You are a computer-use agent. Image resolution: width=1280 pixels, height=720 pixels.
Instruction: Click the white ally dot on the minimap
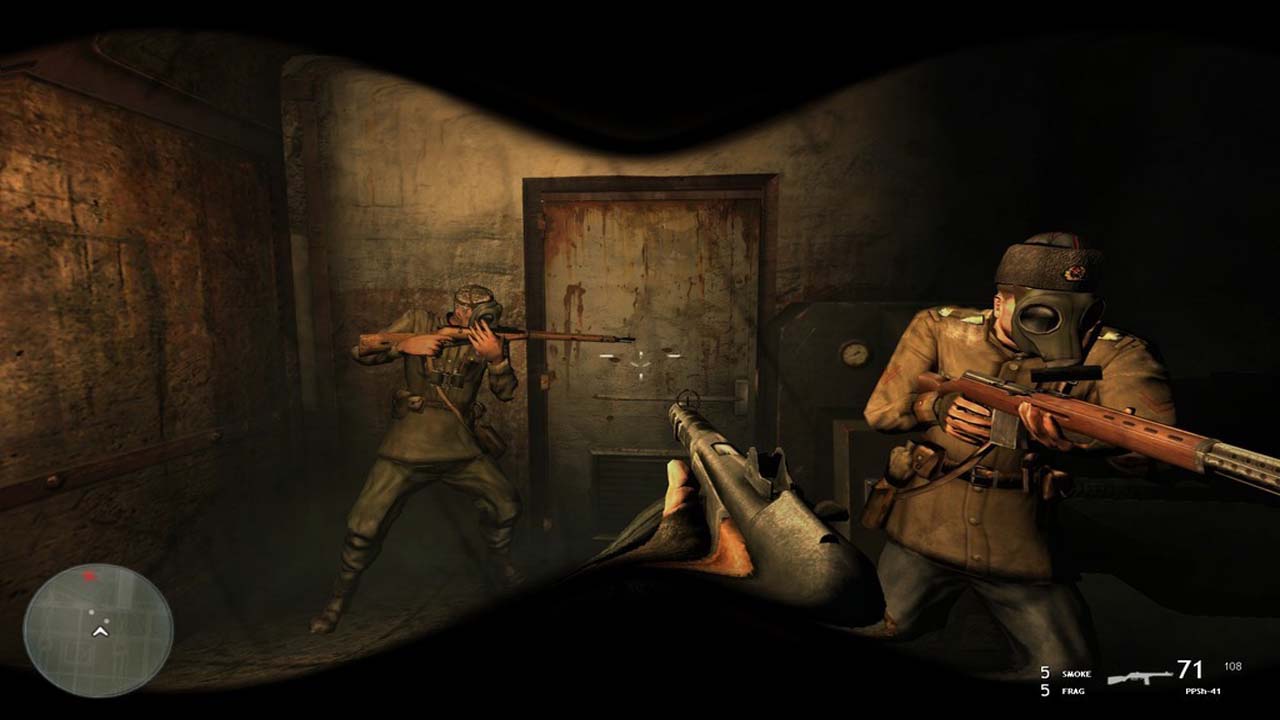click(92, 611)
